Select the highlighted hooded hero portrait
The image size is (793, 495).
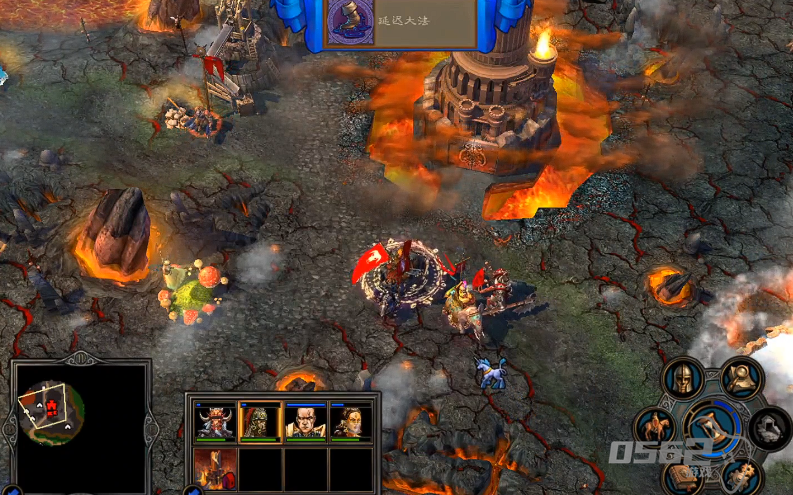point(260,422)
